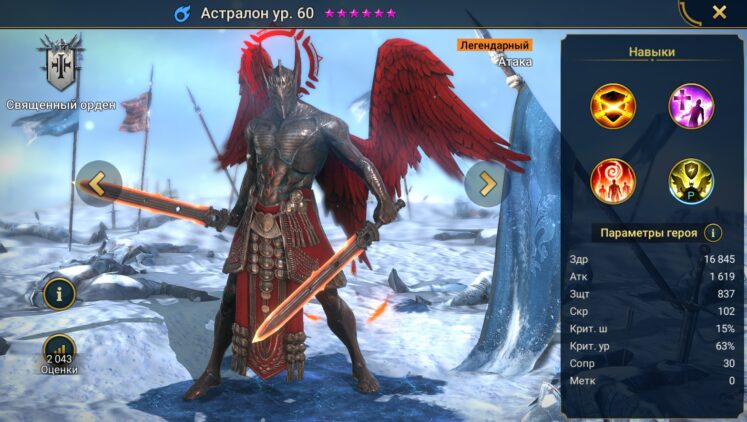
Task: Show the next champion with right arrow
Action: [487, 183]
